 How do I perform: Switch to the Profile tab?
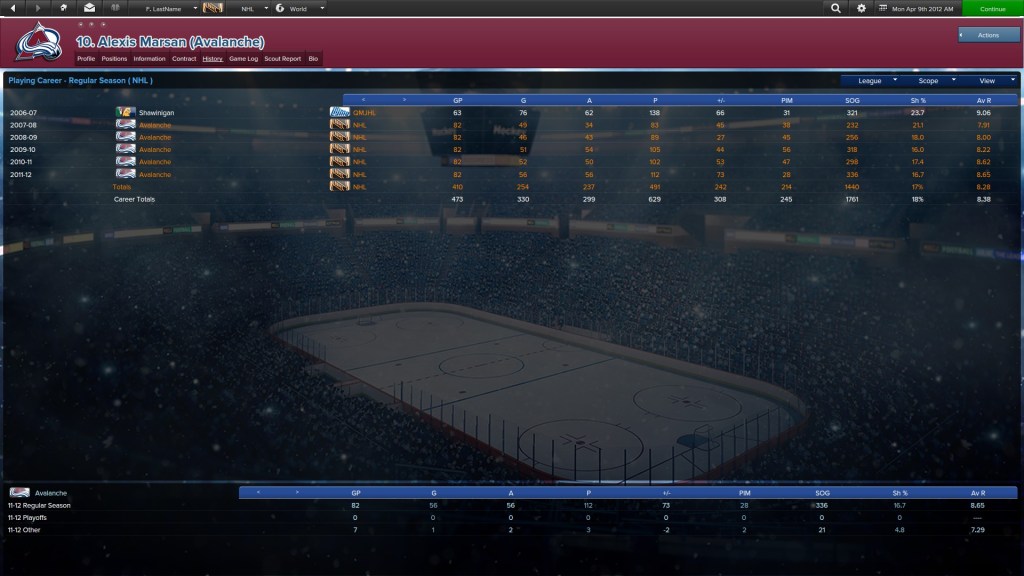[86, 59]
